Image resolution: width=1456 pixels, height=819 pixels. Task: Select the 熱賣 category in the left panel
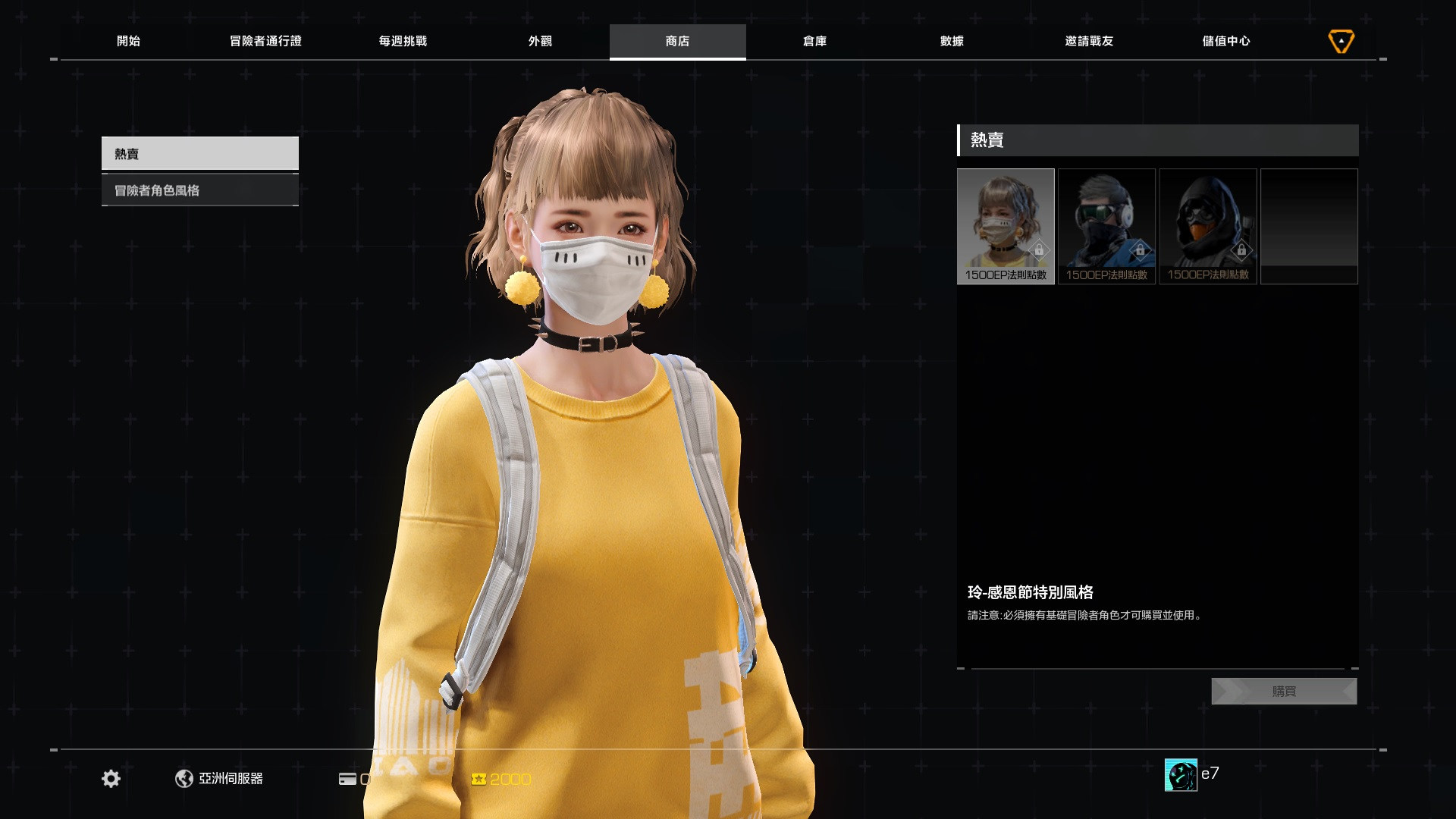199,152
